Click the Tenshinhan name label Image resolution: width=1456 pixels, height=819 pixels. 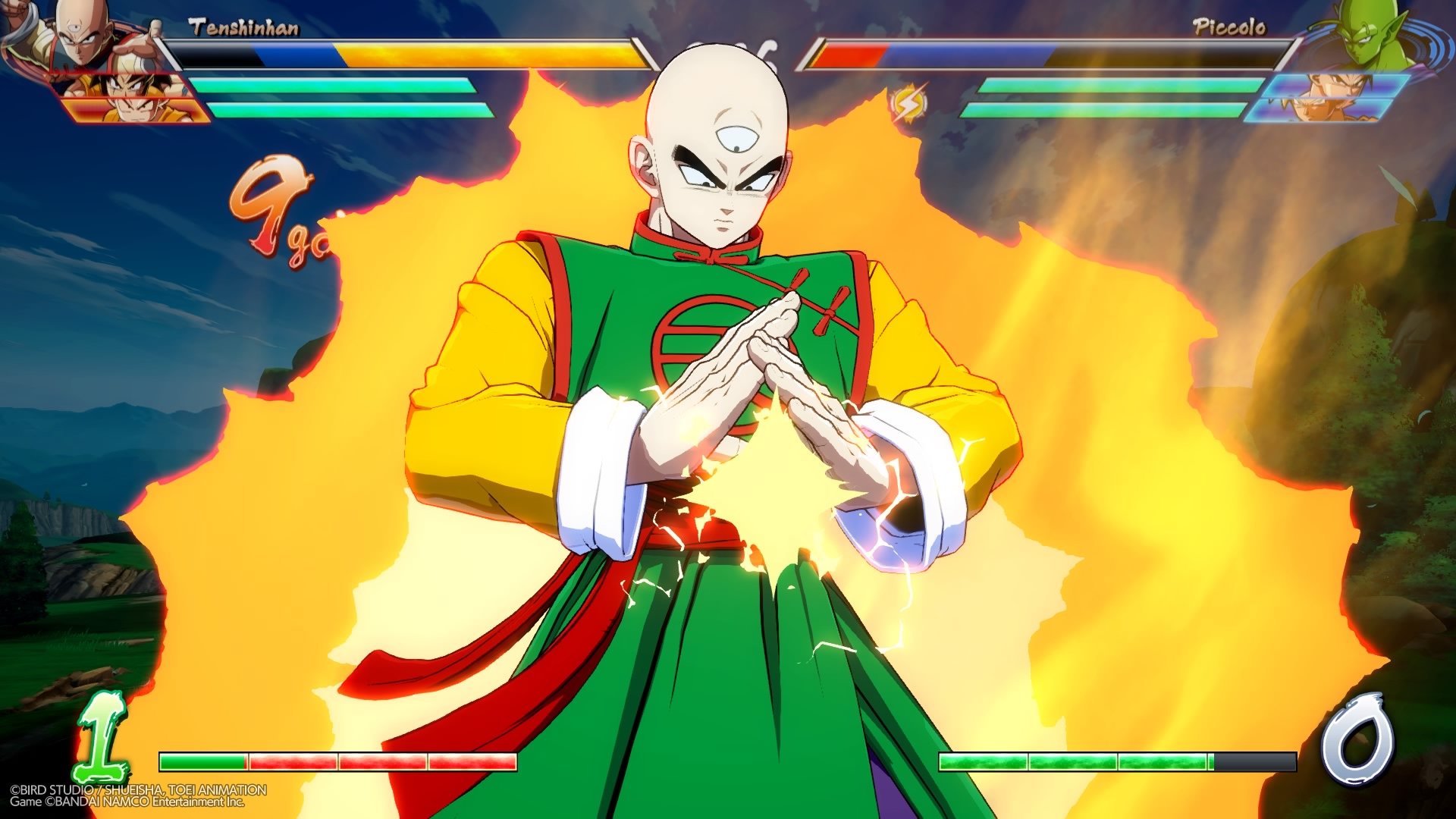coord(243,25)
